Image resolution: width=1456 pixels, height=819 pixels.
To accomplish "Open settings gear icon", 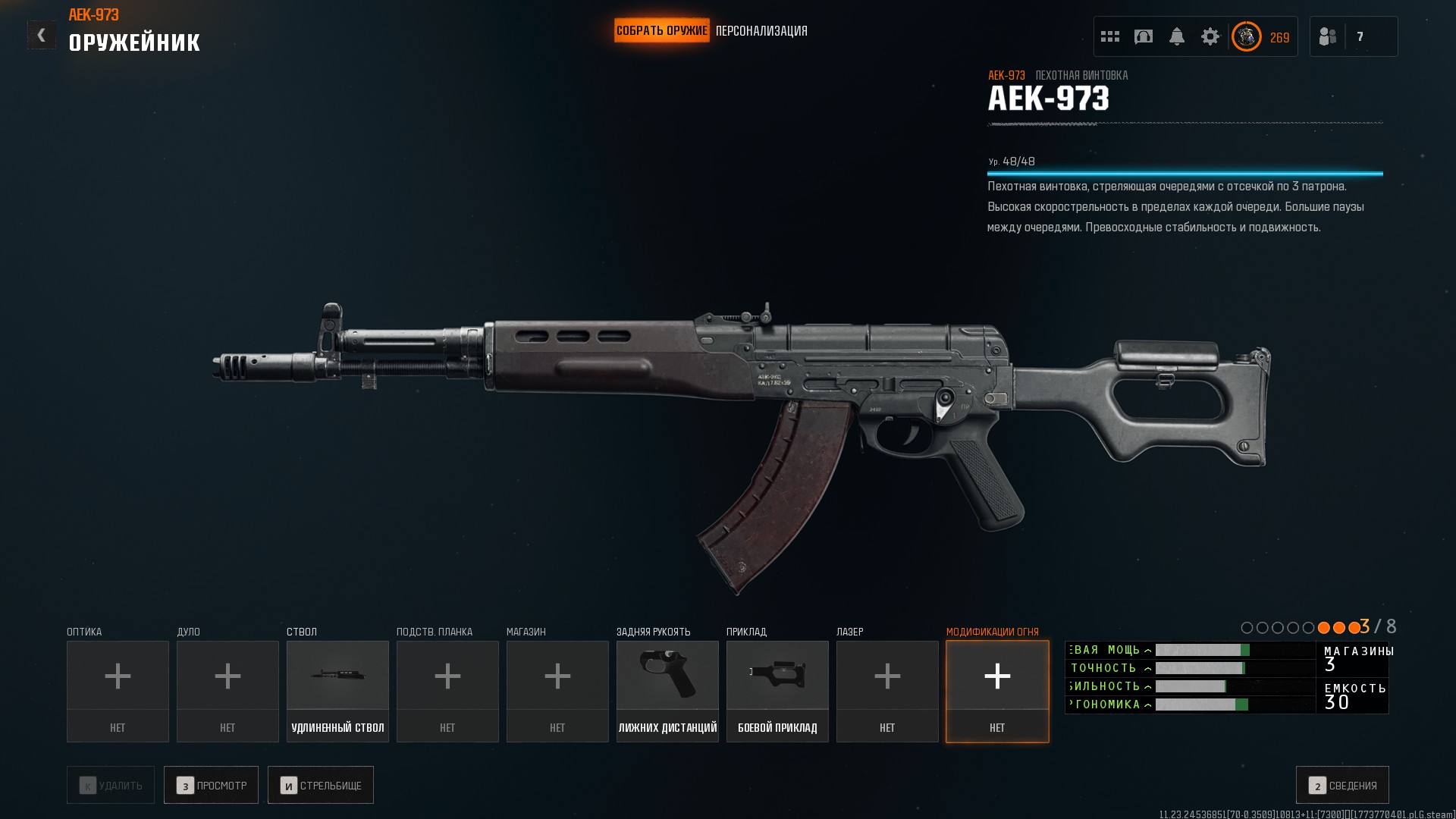I will pyautogui.click(x=1210, y=36).
